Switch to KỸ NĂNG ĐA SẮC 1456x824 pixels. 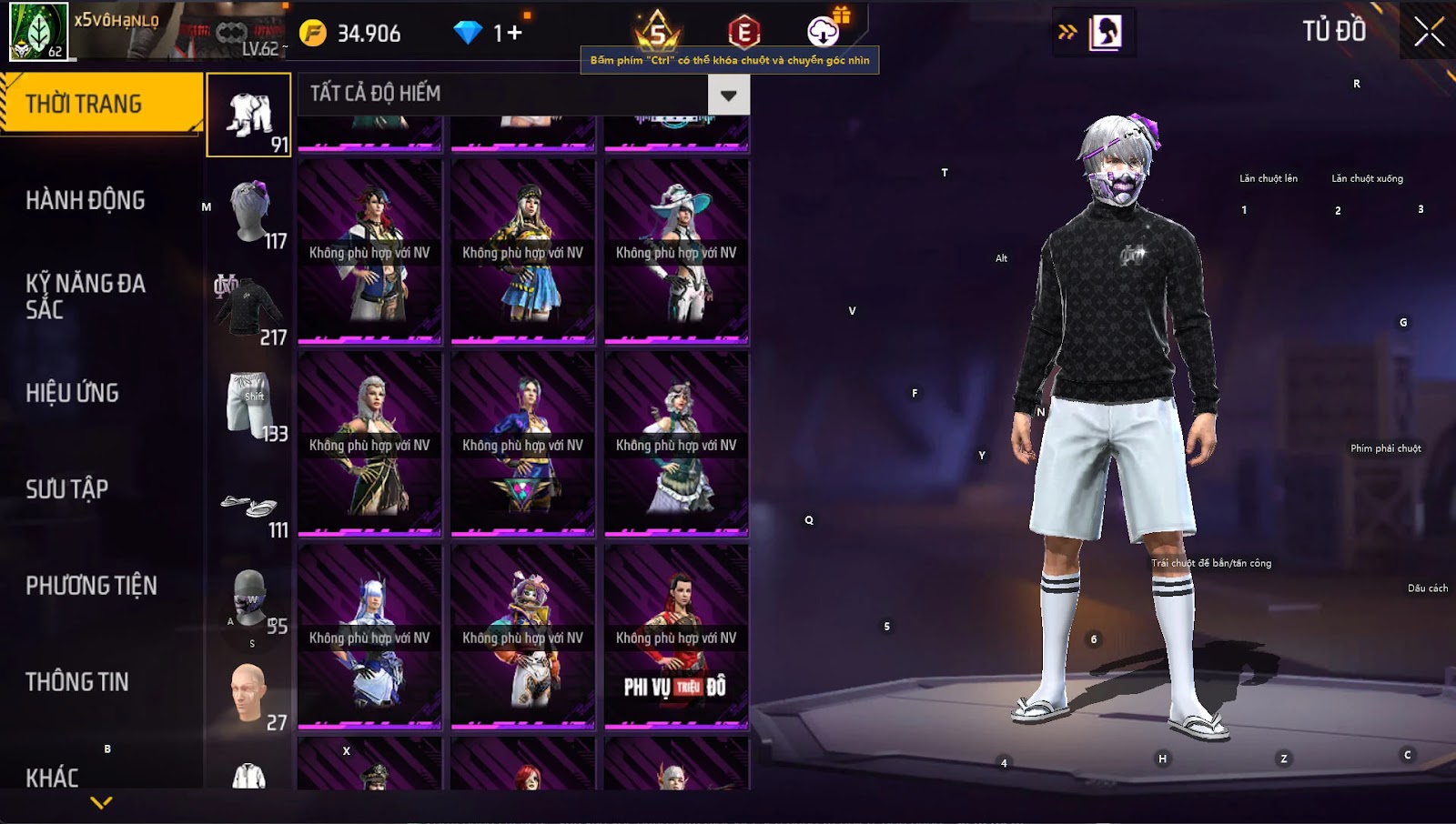(x=86, y=296)
